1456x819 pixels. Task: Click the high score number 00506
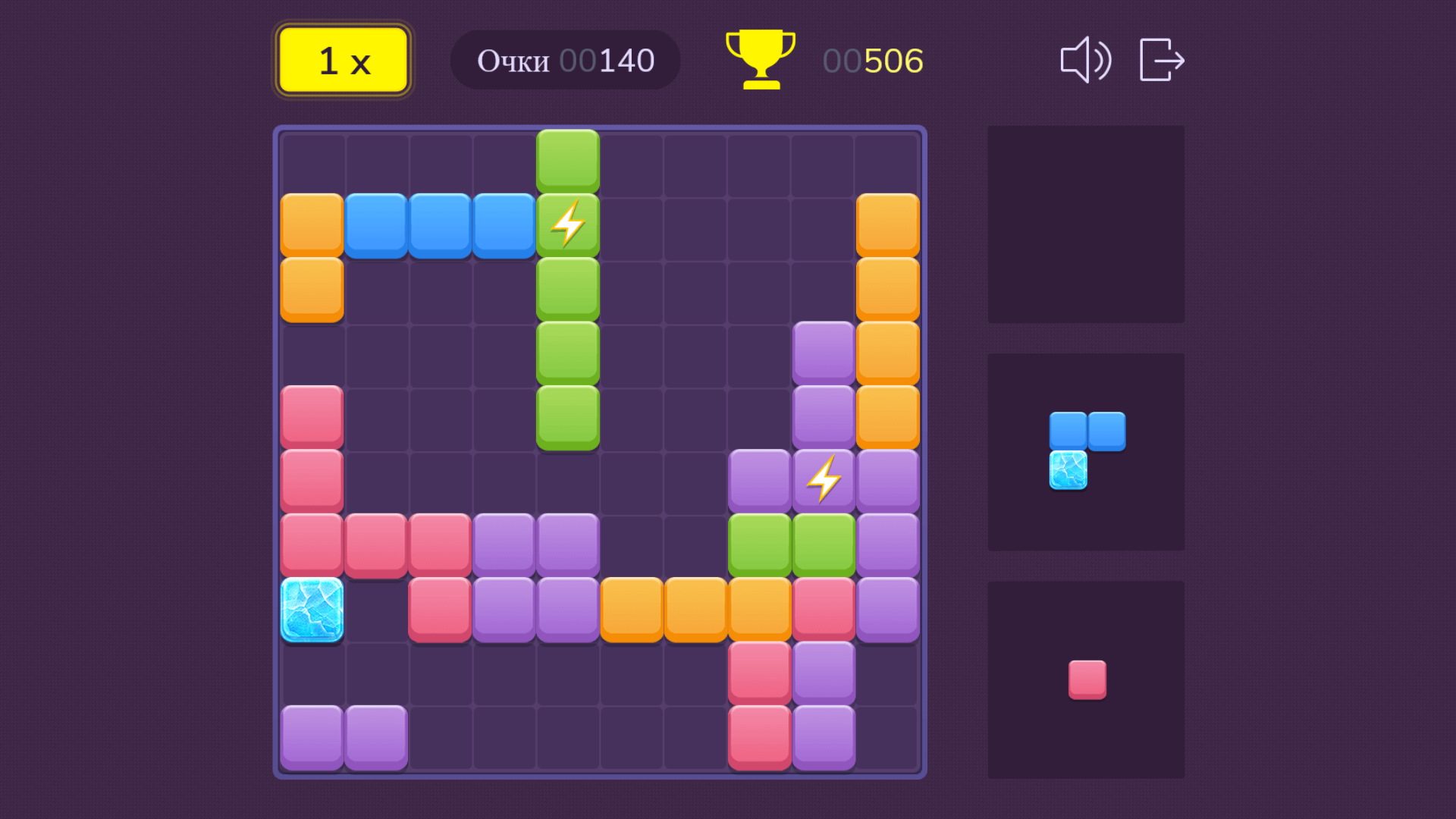(x=872, y=60)
